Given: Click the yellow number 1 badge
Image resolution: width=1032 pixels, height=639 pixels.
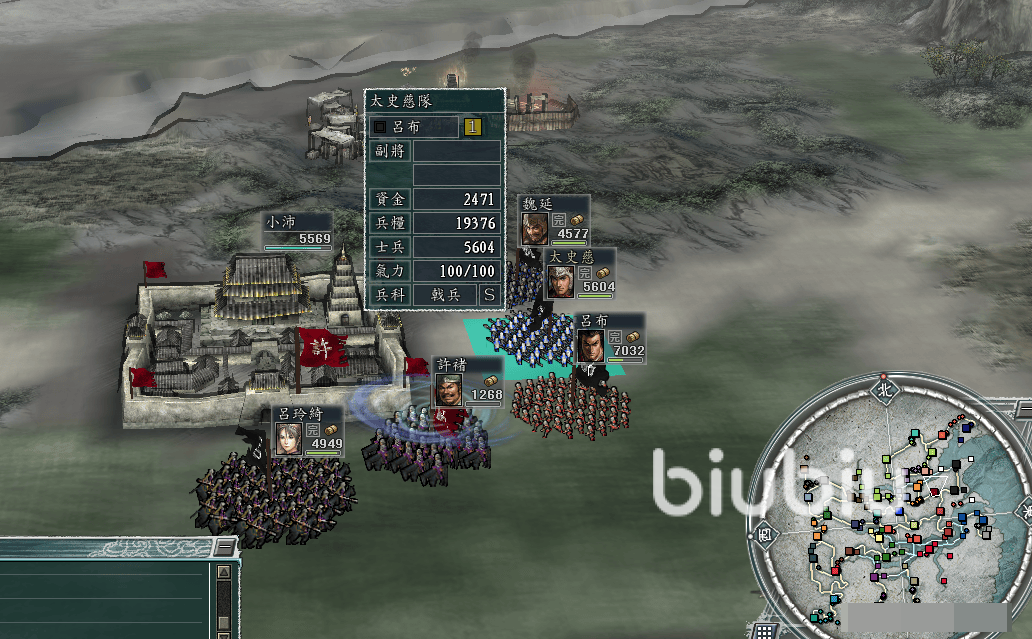Looking at the screenshot, I should (473, 127).
